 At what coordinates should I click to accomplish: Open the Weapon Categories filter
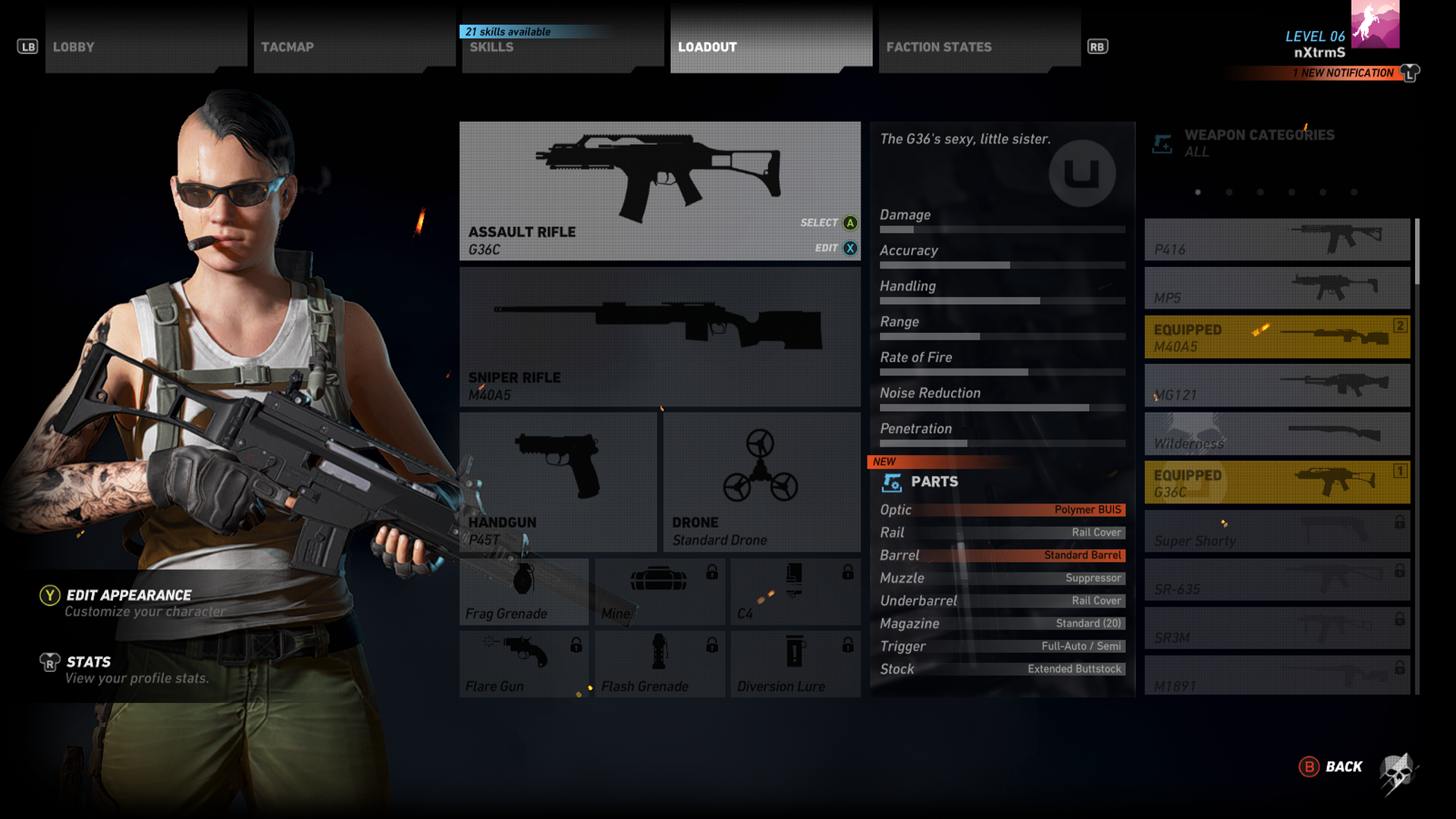point(1259,143)
